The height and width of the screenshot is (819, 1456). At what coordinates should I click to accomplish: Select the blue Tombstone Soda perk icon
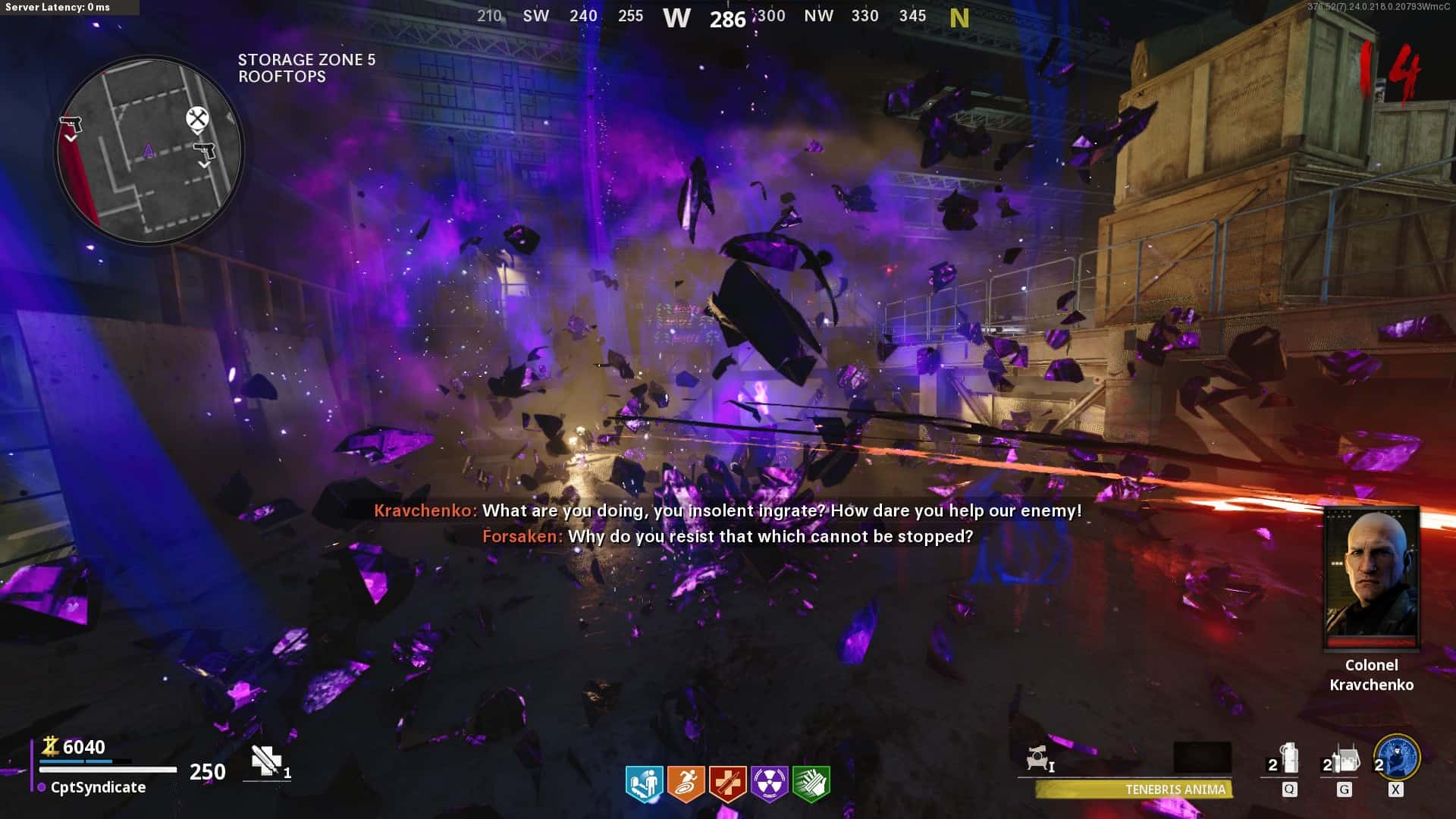point(644,783)
